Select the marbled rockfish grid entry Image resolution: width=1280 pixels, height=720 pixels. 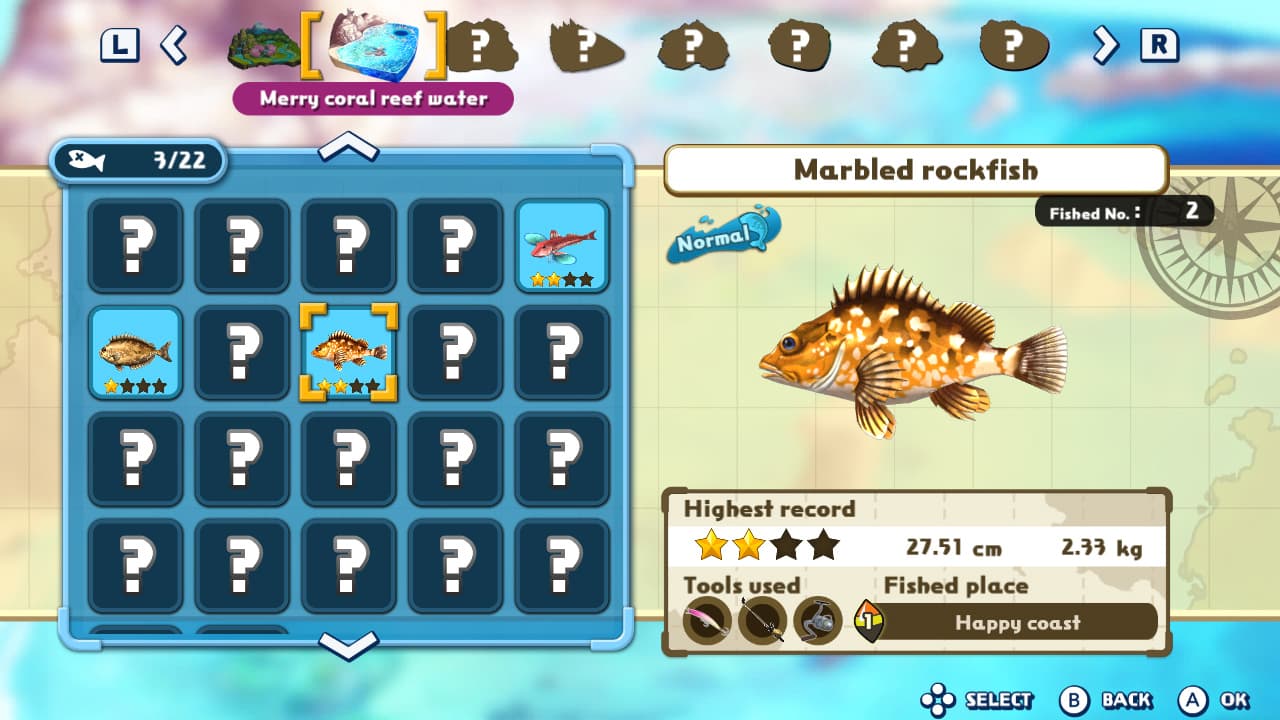click(x=348, y=352)
